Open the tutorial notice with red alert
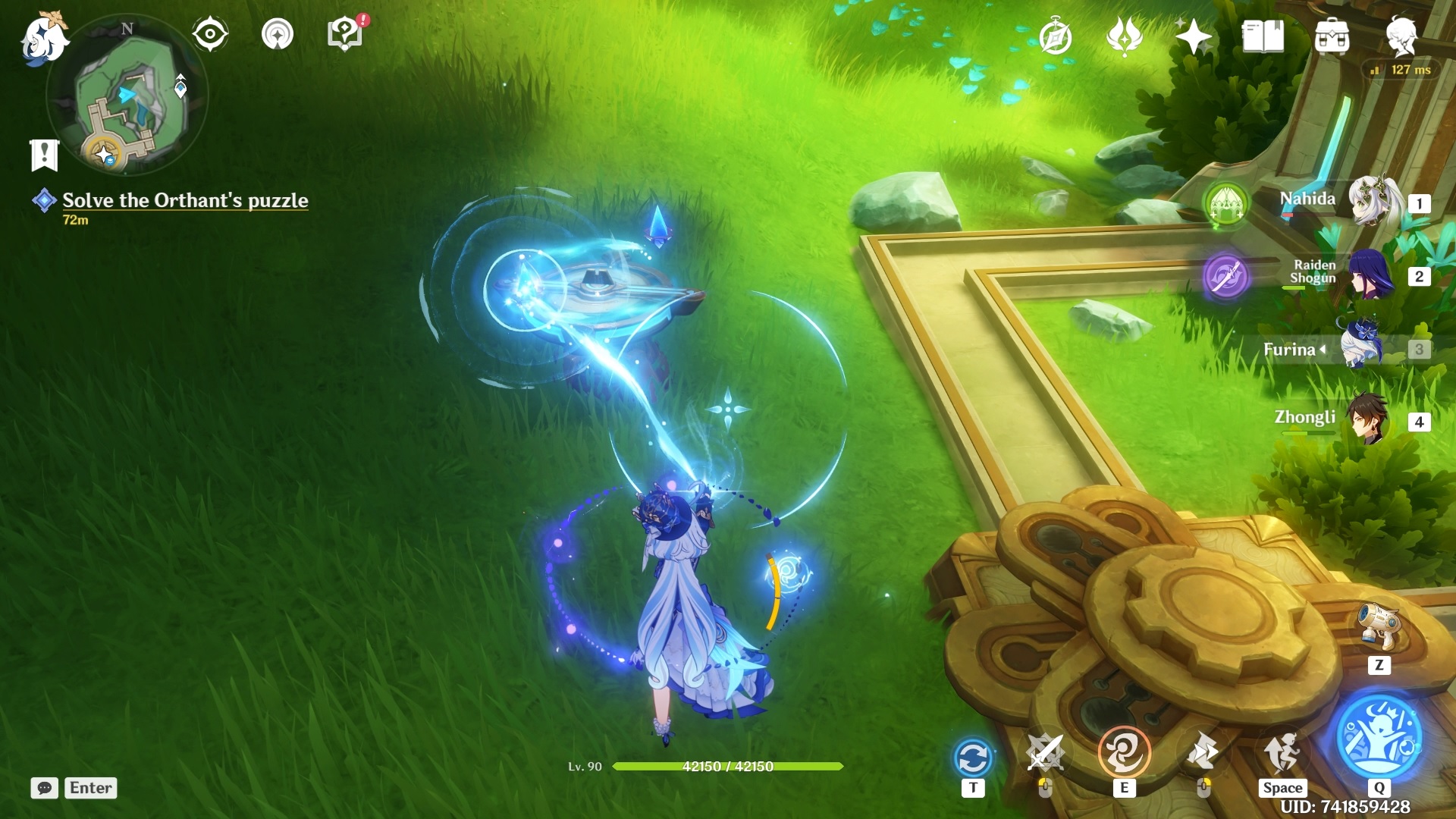The image size is (1456, 819). tap(345, 34)
